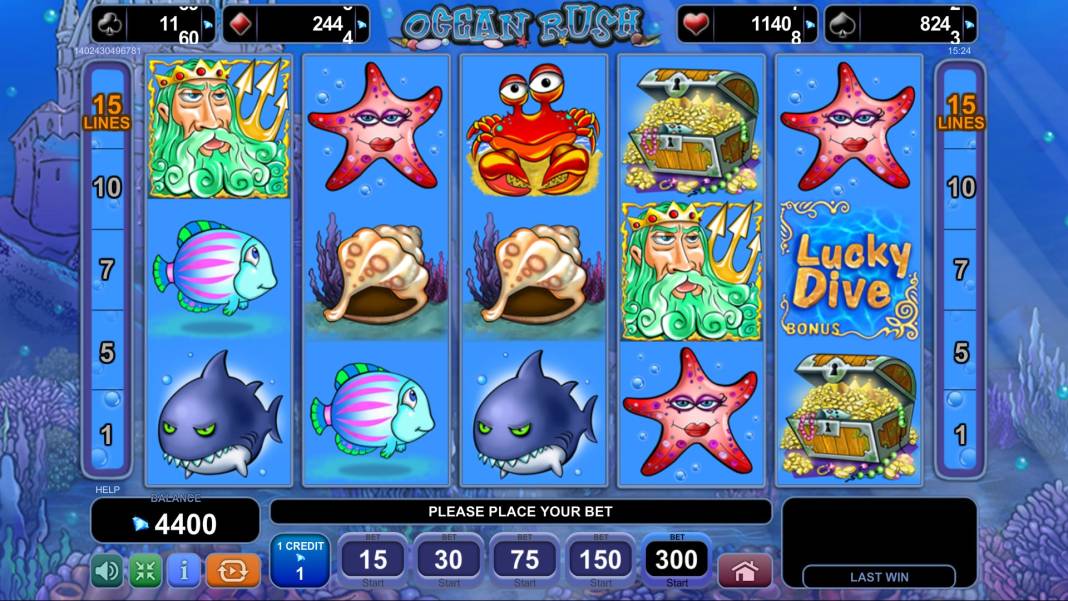This screenshot has width=1068, height=601.
Task: Spin with the 150 bet
Action: [601, 561]
